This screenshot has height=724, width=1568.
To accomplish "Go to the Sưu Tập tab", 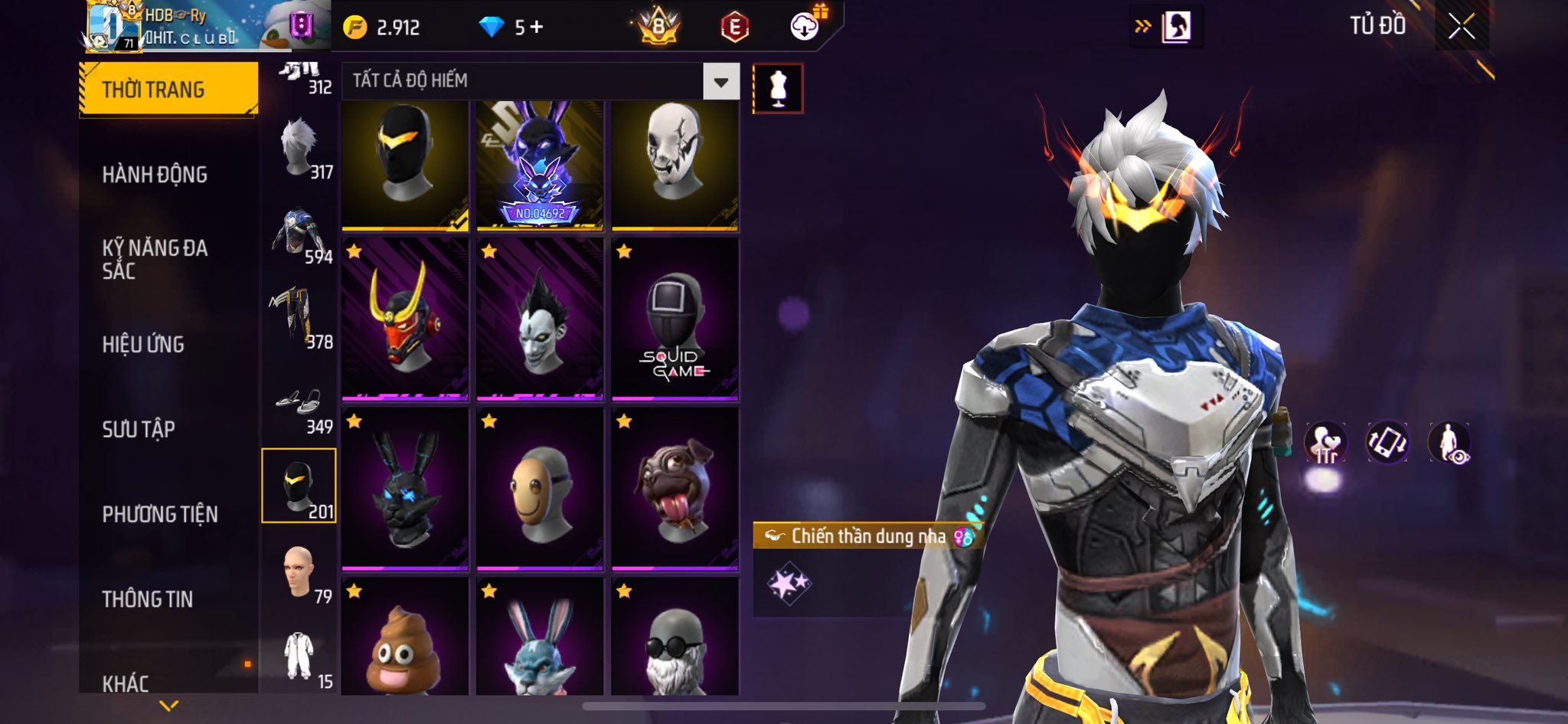I will pyautogui.click(x=139, y=430).
